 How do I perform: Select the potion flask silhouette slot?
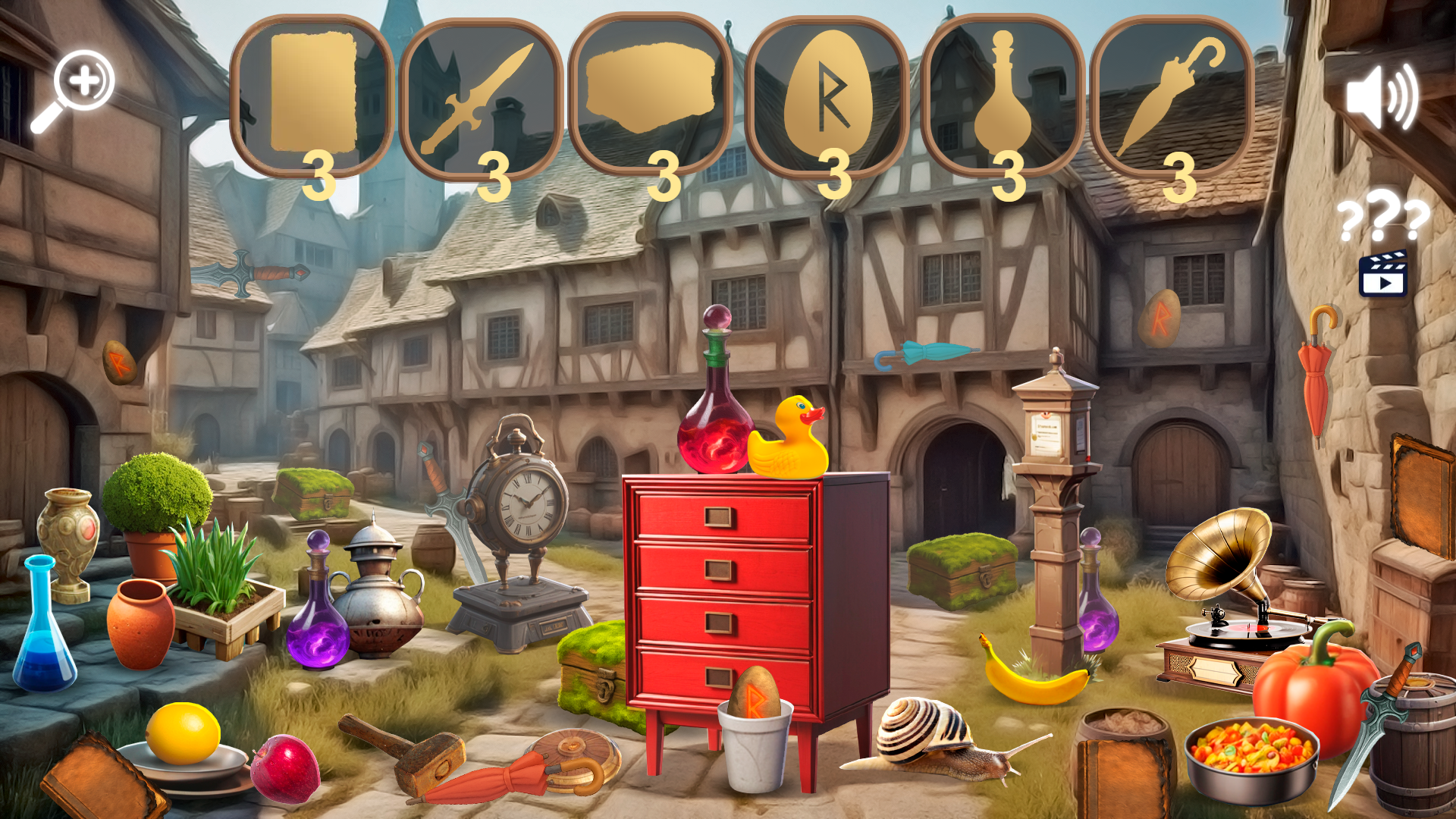click(1005, 91)
